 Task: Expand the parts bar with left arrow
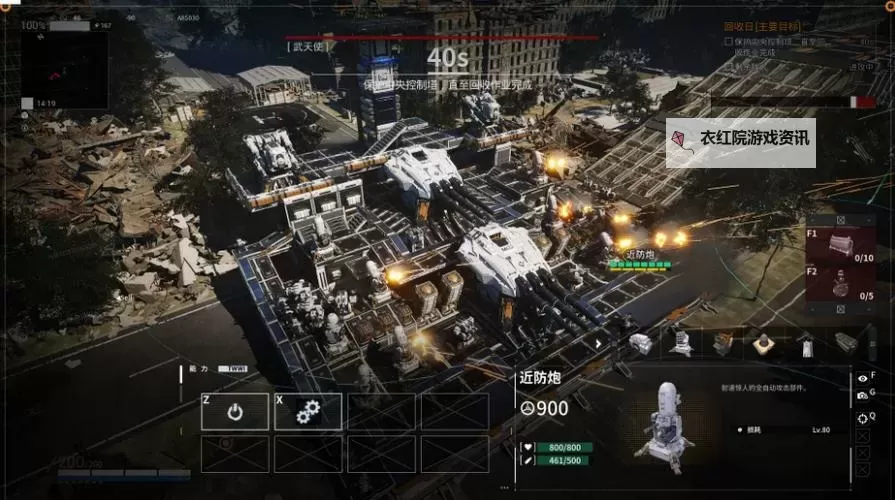click(x=599, y=343)
